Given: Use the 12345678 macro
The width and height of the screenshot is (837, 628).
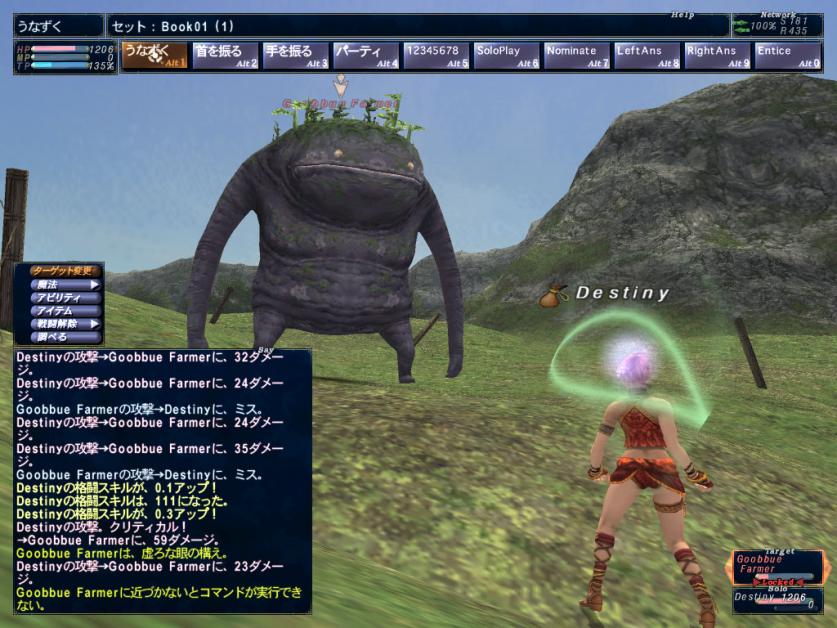Looking at the screenshot, I should (x=436, y=56).
